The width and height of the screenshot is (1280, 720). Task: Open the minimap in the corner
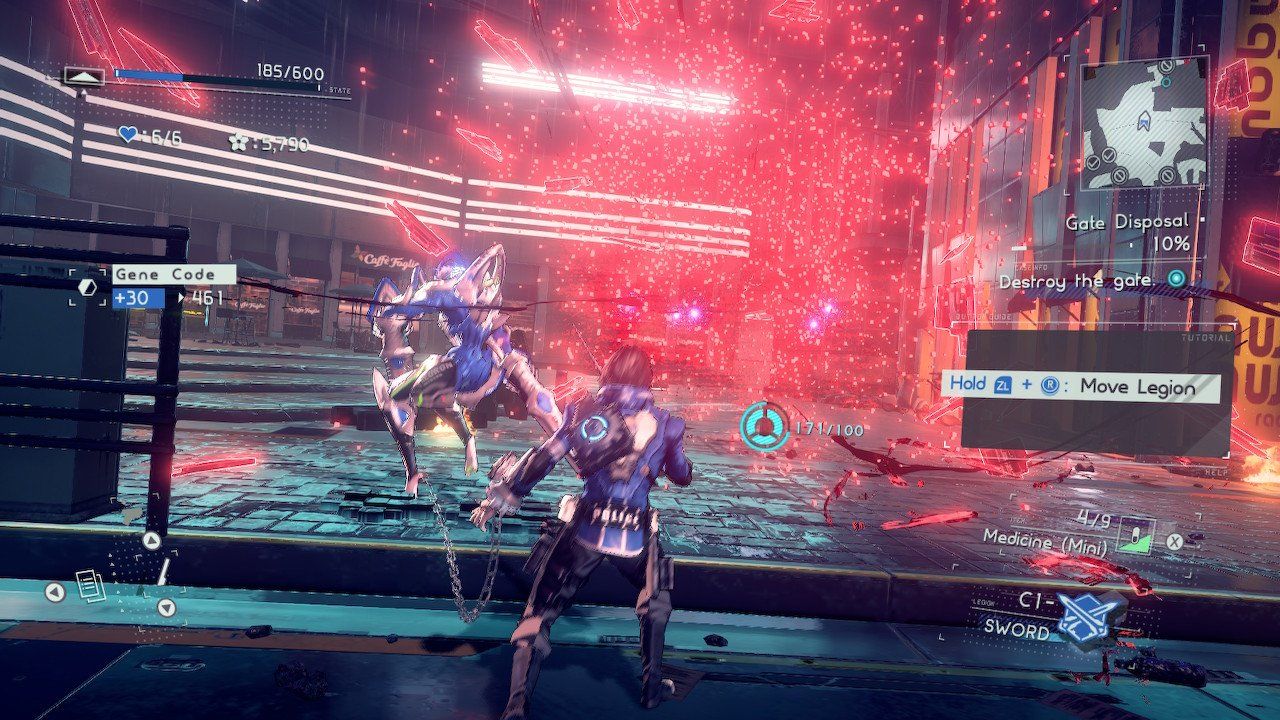coord(1144,125)
